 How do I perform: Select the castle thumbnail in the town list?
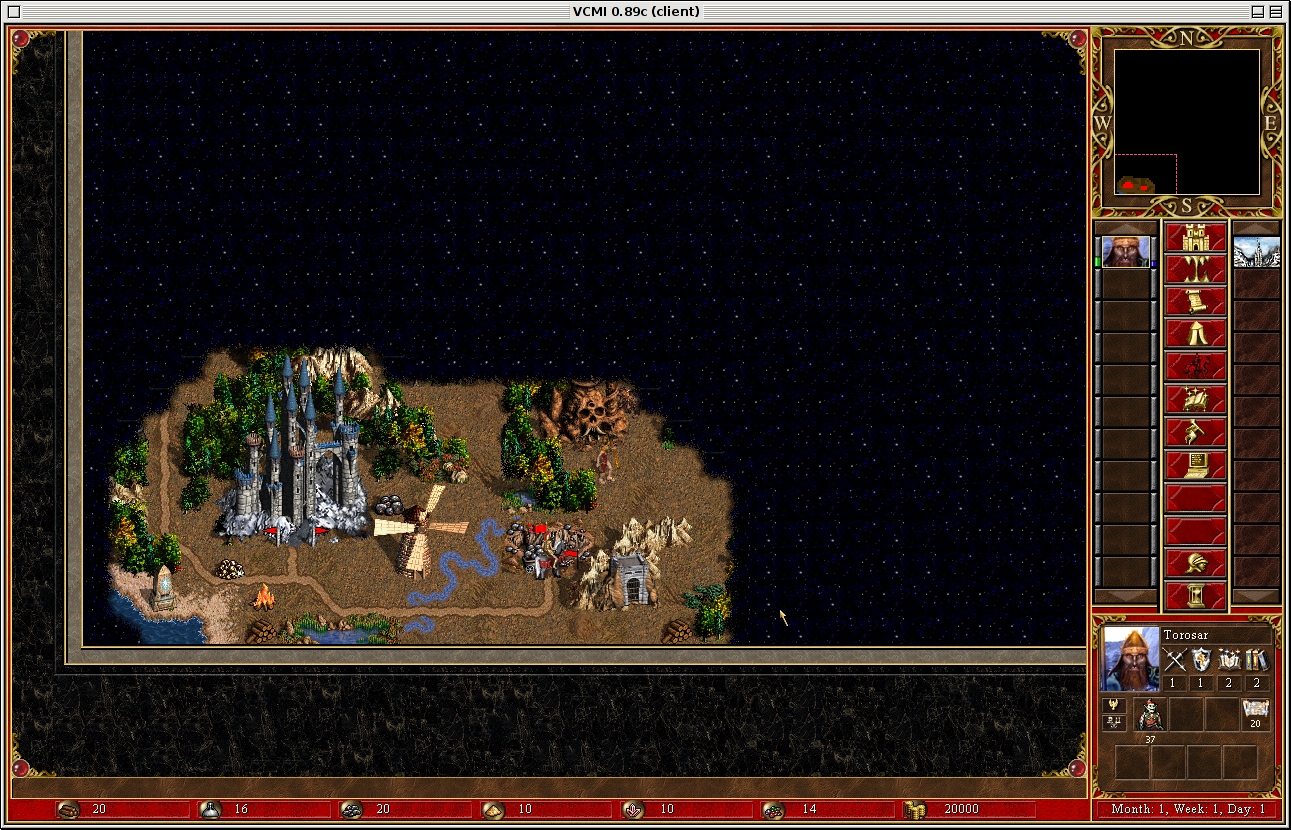click(1256, 252)
